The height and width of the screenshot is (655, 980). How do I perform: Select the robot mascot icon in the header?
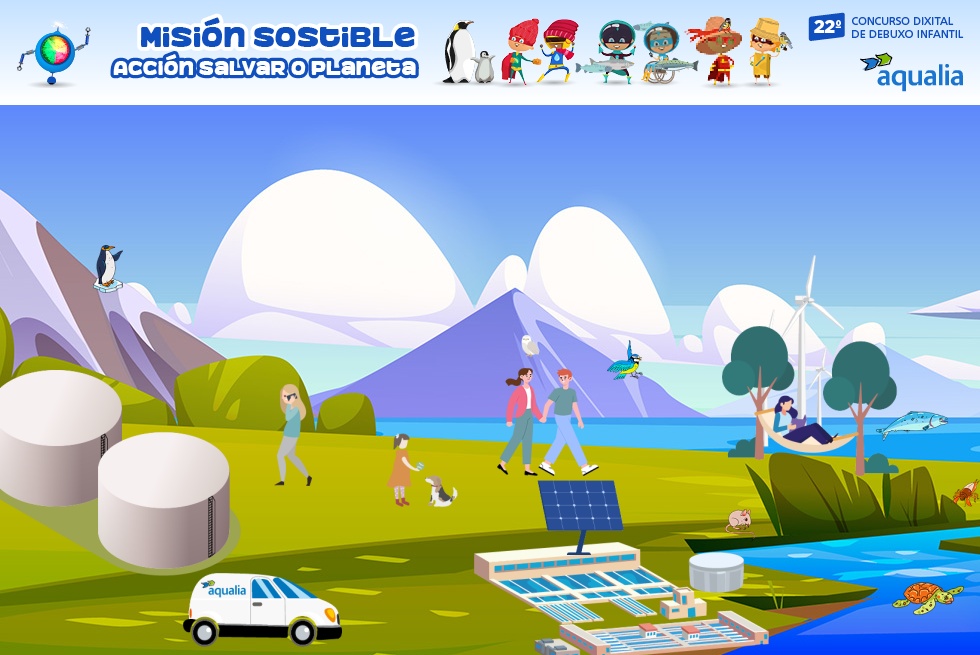pyautogui.click(x=53, y=52)
